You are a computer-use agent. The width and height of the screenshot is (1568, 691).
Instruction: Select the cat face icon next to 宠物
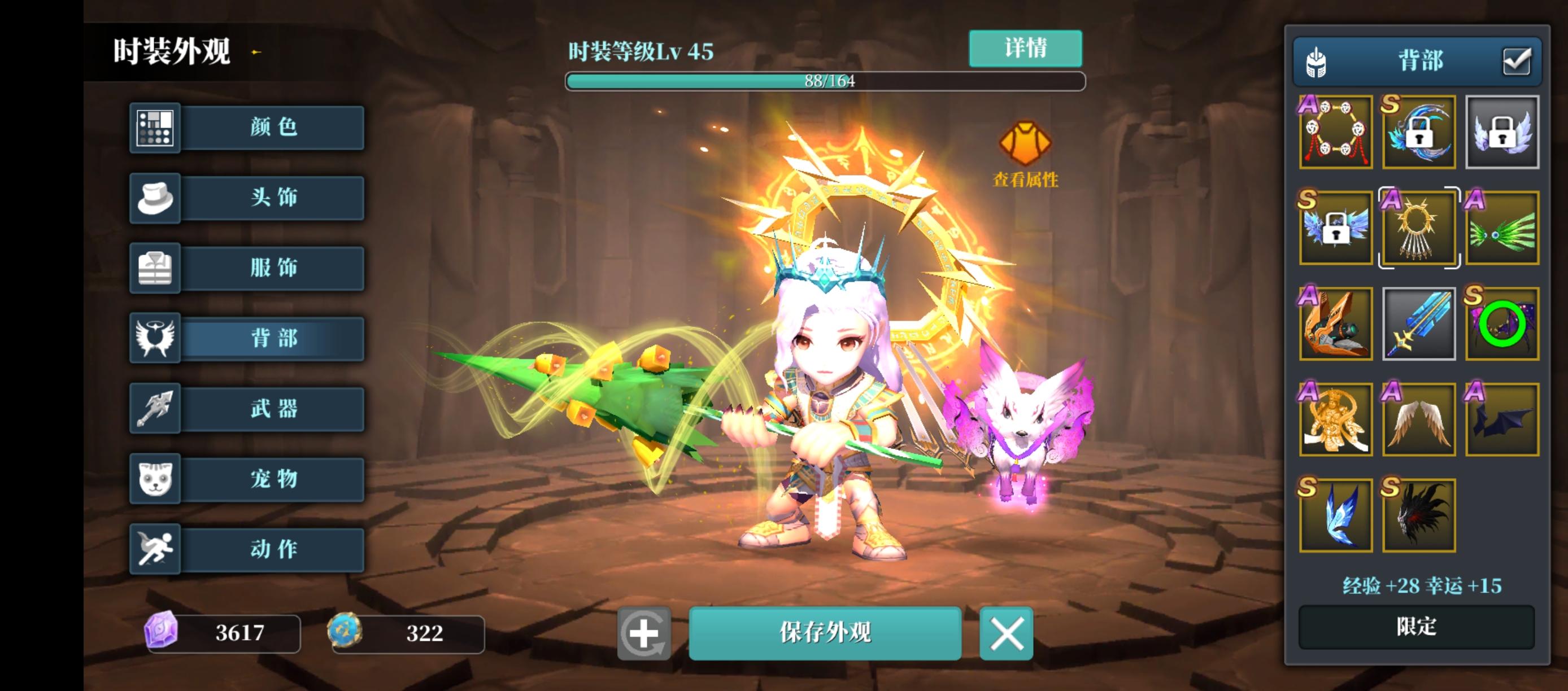[155, 479]
